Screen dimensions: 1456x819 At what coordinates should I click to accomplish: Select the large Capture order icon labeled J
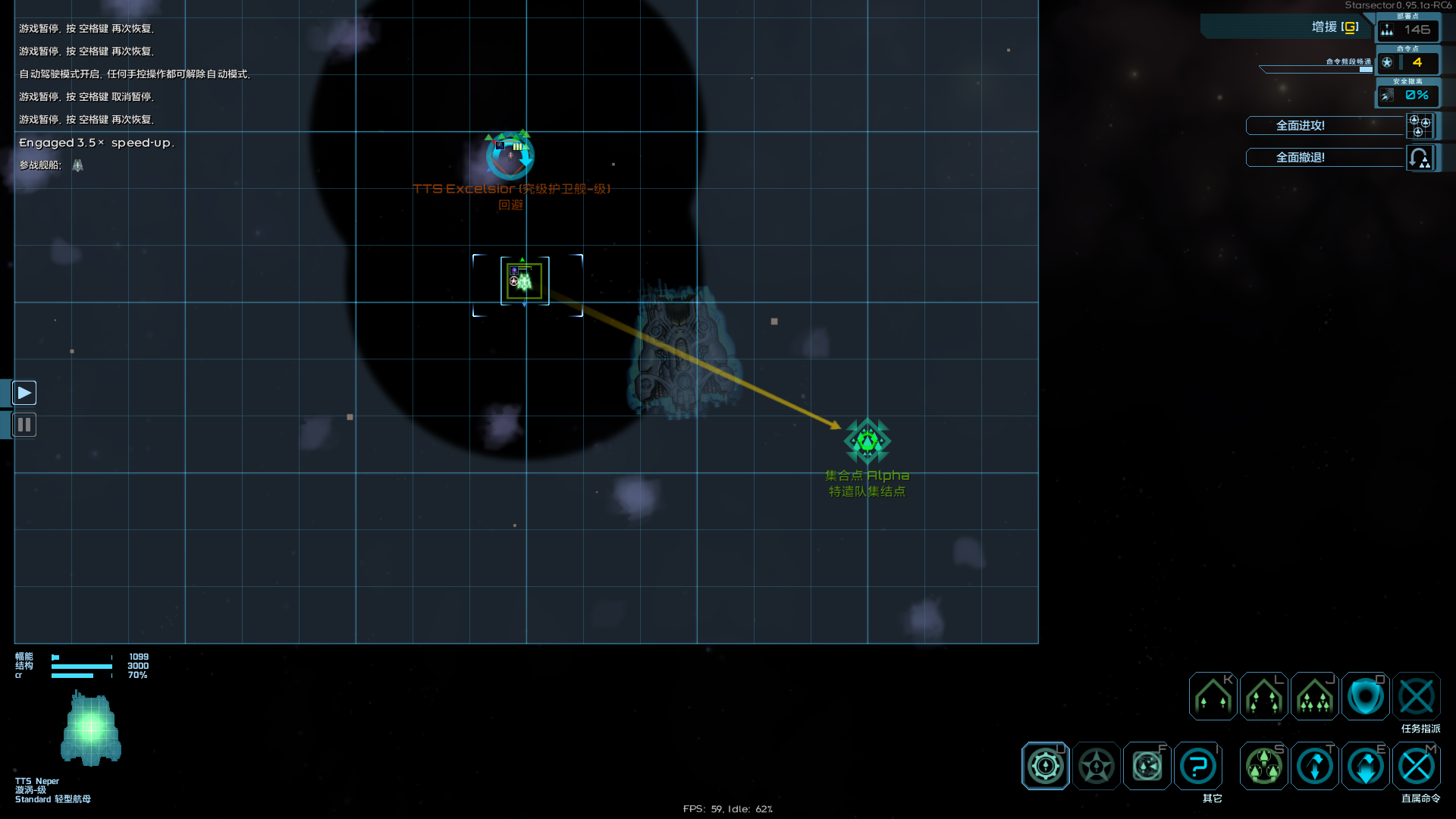click(x=1314, y=696)
